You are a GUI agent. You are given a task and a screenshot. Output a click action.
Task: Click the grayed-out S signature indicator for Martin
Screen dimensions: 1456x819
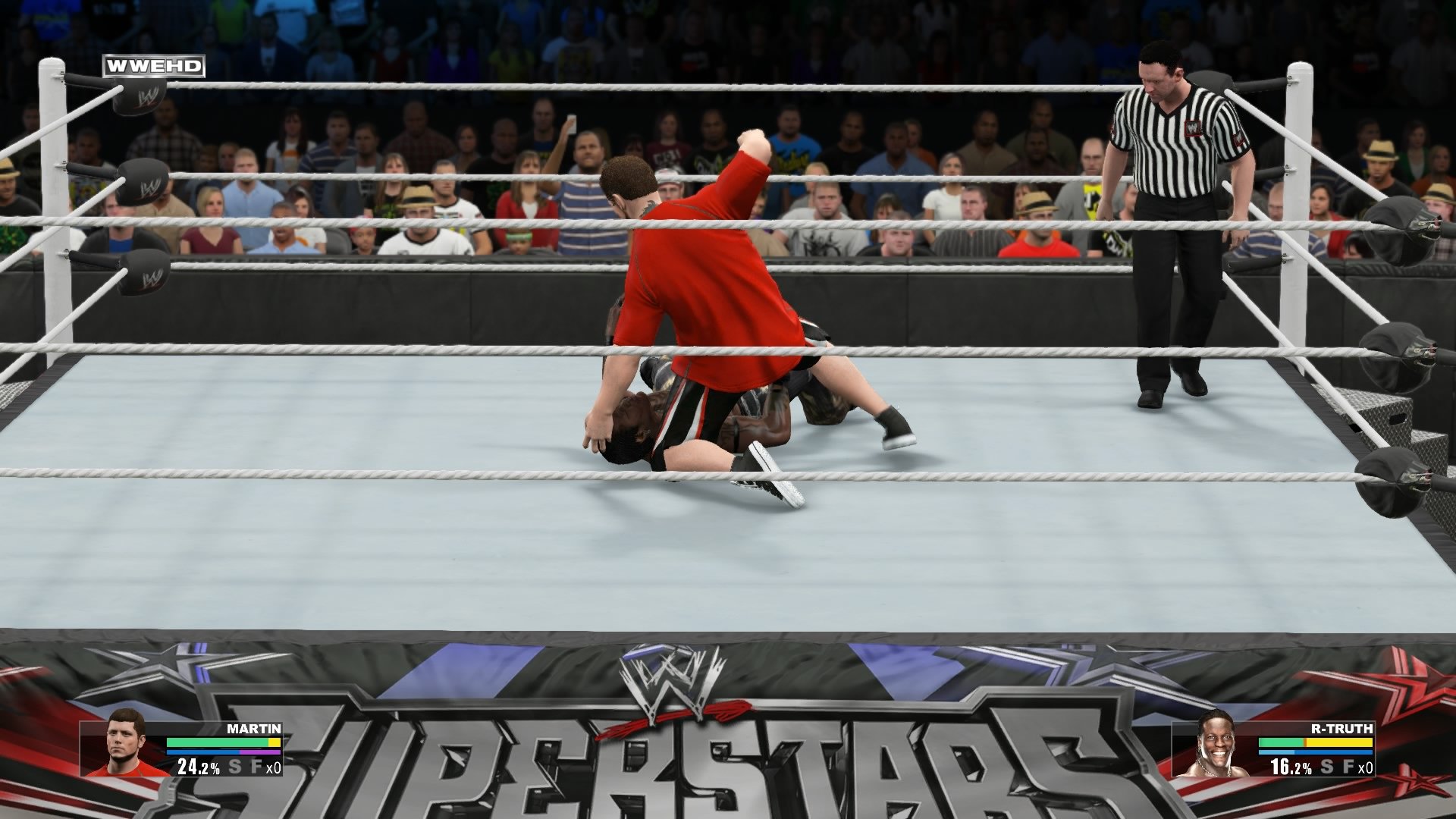[235, 767]
